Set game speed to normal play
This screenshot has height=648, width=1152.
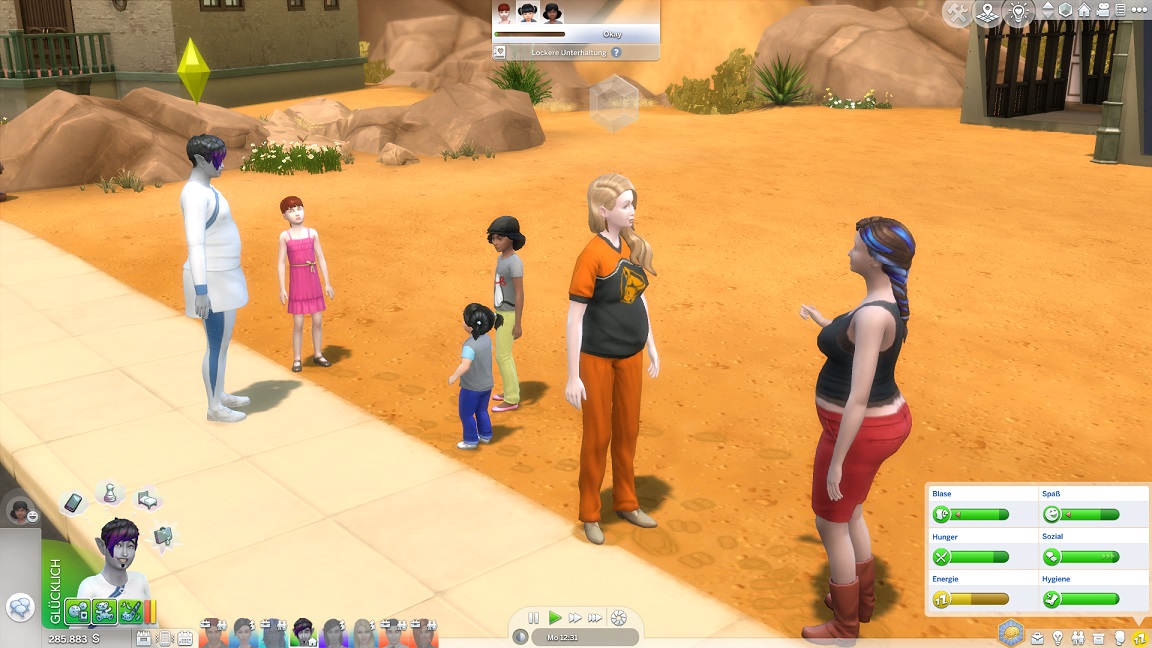[x=555, y=618]
